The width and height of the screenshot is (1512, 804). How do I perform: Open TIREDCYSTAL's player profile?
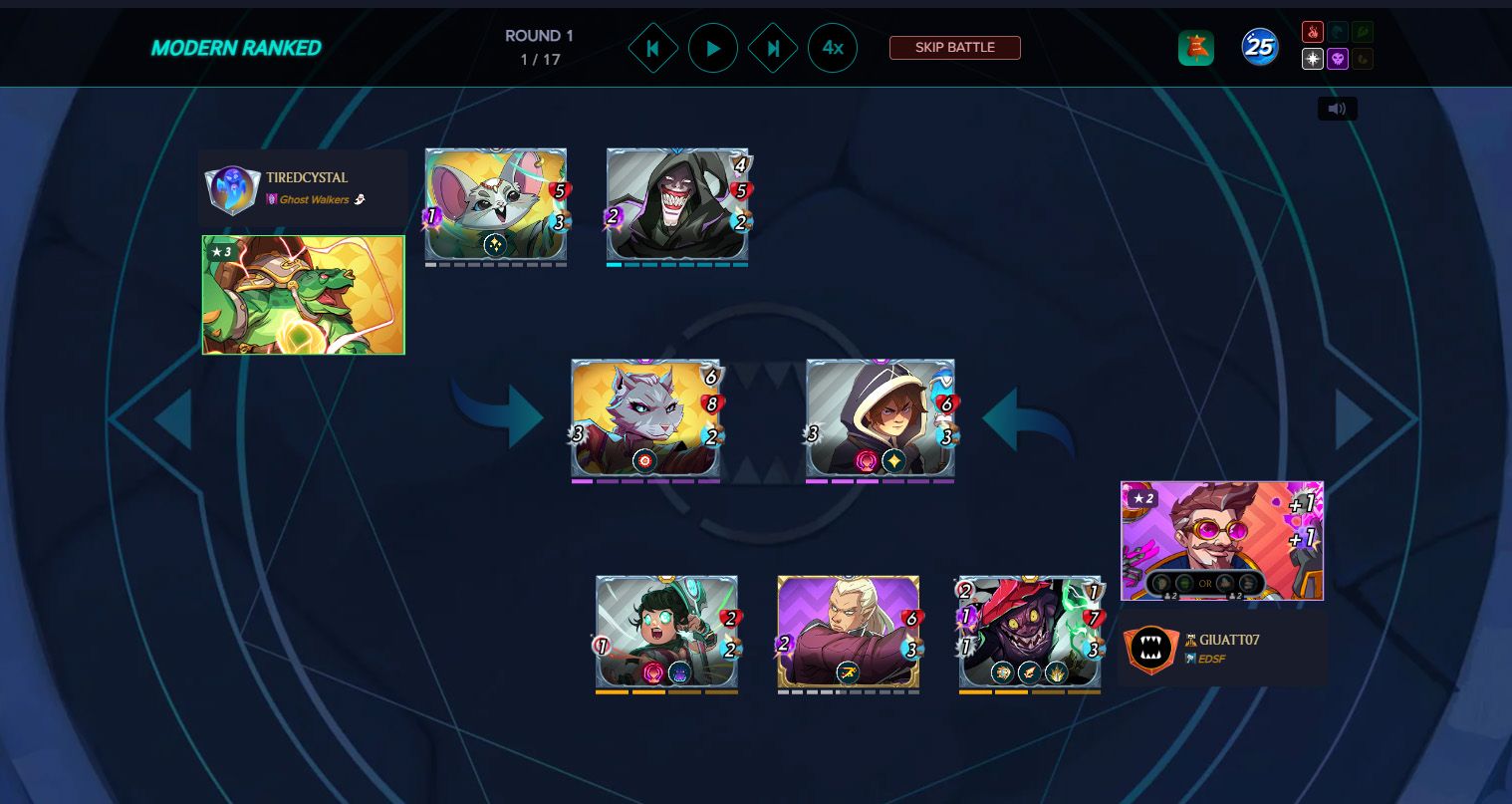[306, 177]
